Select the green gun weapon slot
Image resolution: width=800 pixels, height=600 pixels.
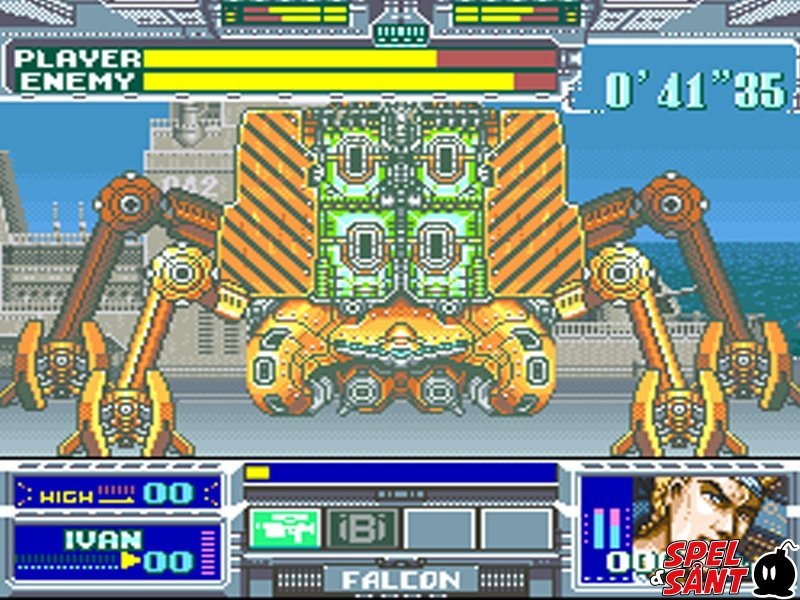[x=286, y=528]
